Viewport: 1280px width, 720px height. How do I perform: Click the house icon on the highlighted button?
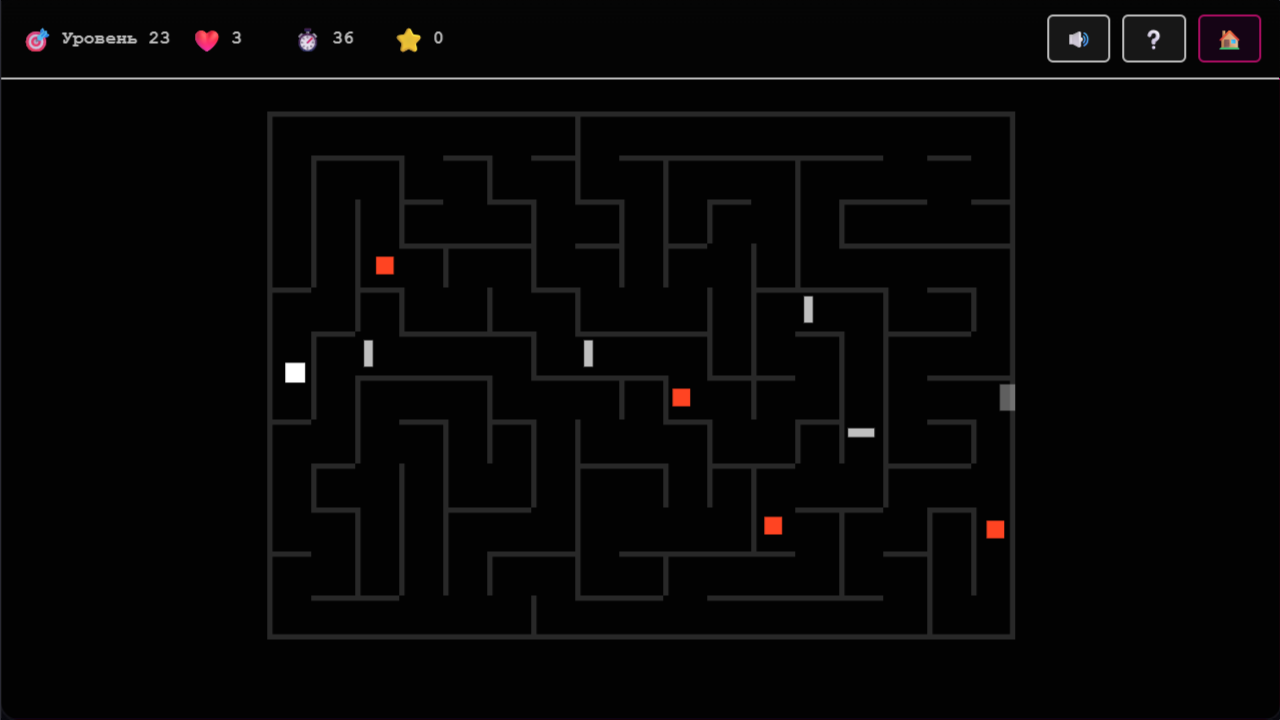1229,39
